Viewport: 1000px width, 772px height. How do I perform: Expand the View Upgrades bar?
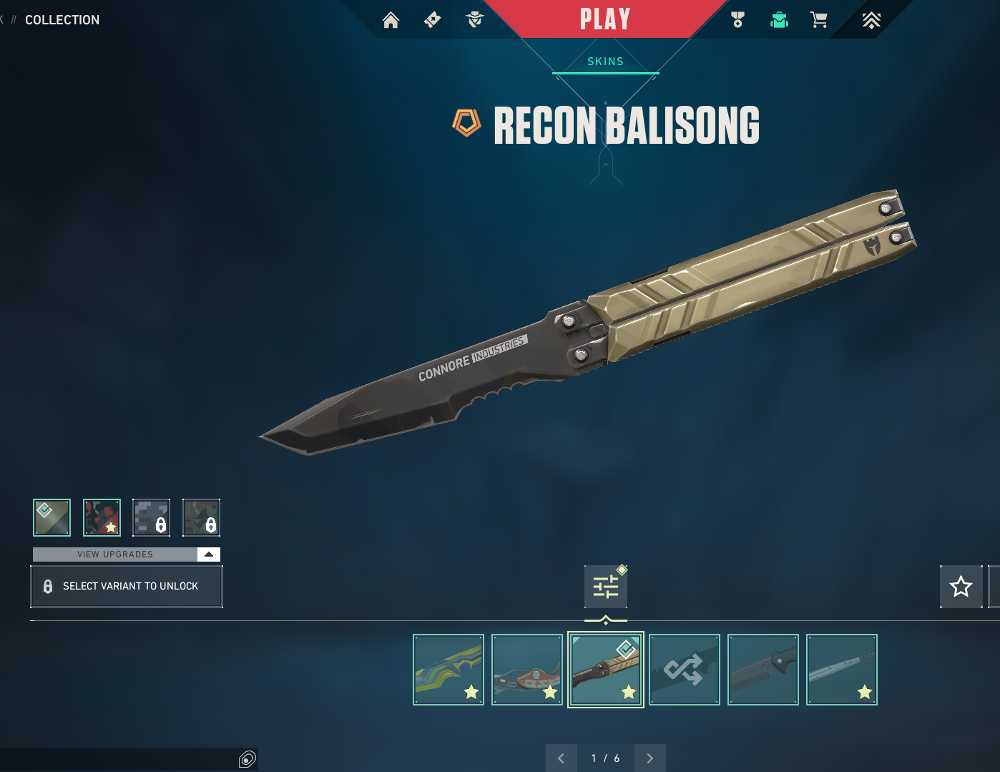(126, 554)
